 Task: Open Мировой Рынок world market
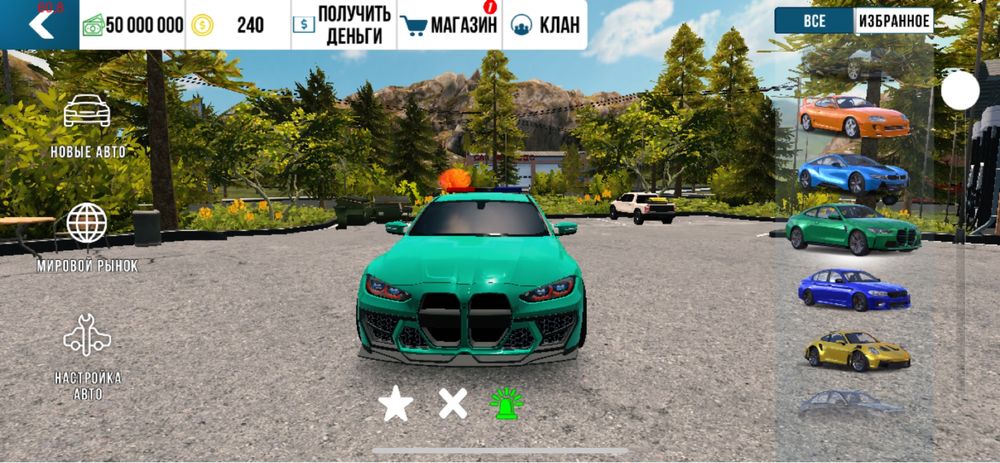88,237
